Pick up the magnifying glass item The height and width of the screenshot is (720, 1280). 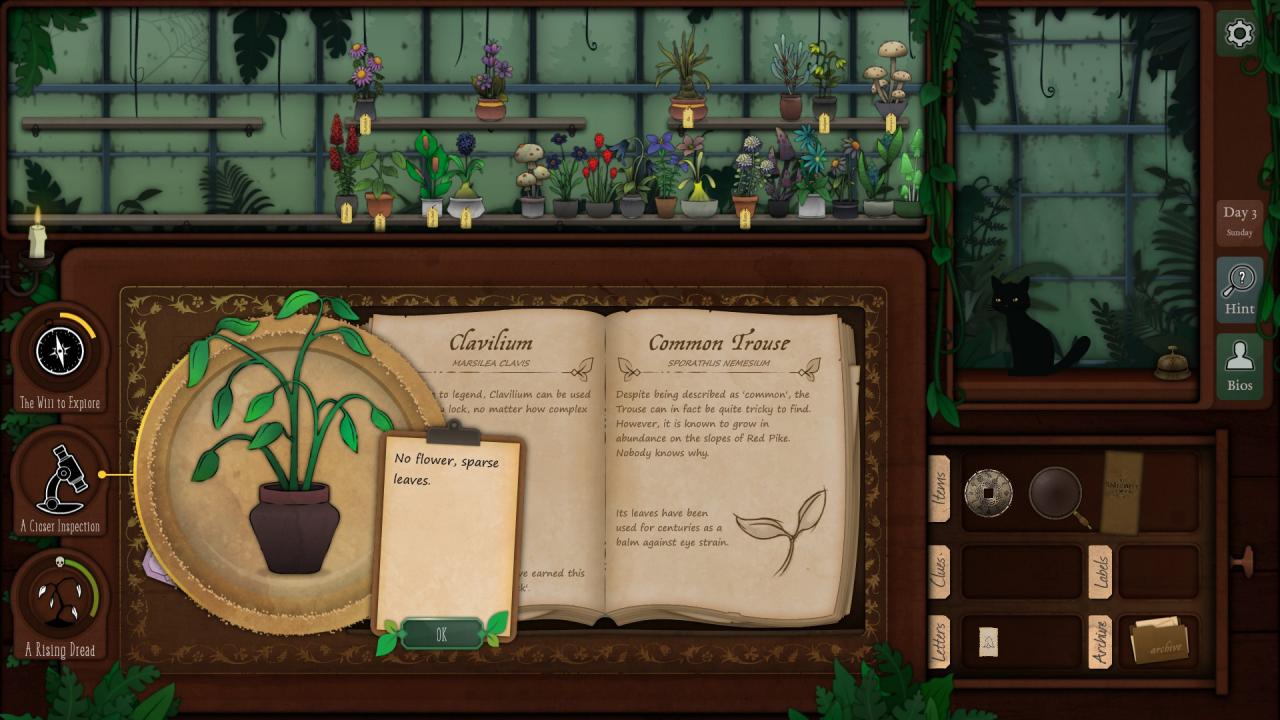pyautogui.click(x=1056, y=493)
